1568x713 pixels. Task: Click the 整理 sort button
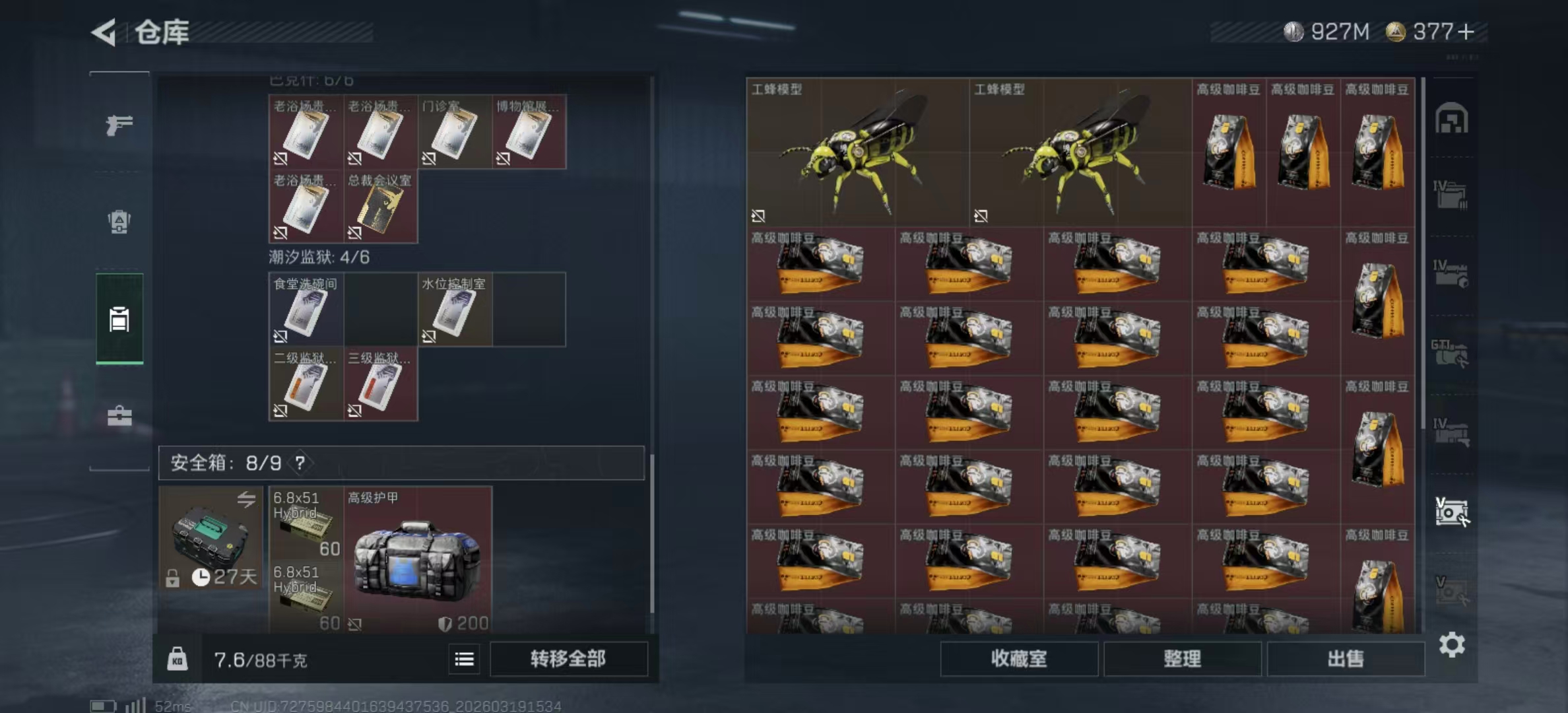point(1183,659)
